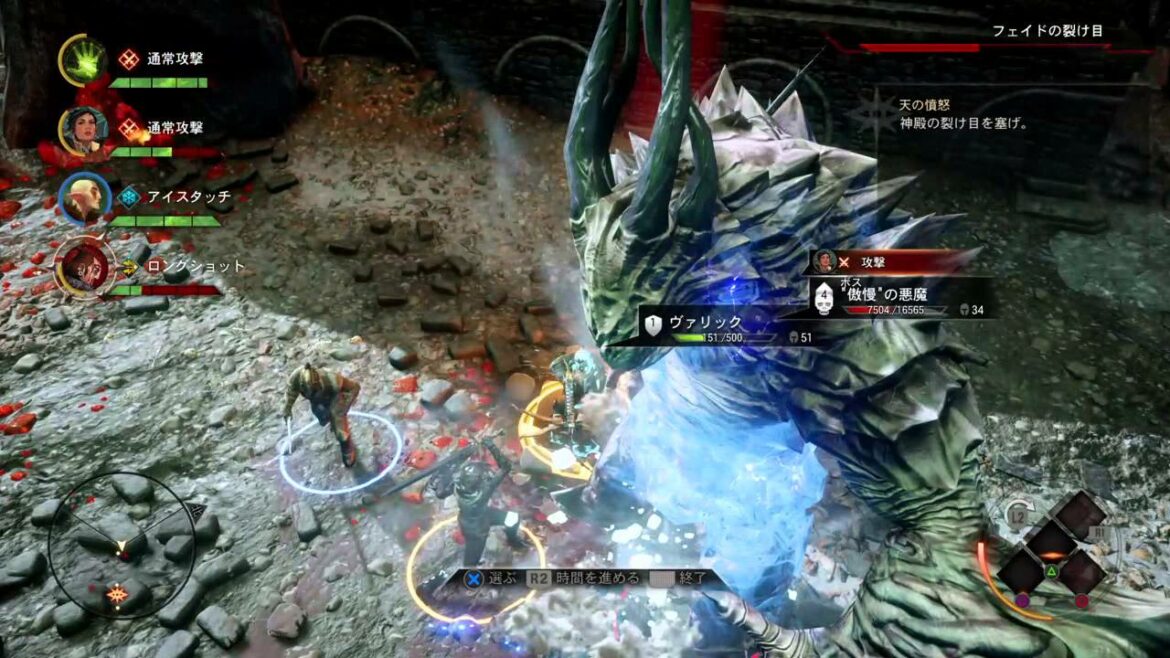
Task: Select the dark-haired woman's party portrait
Action: [86, 129]
